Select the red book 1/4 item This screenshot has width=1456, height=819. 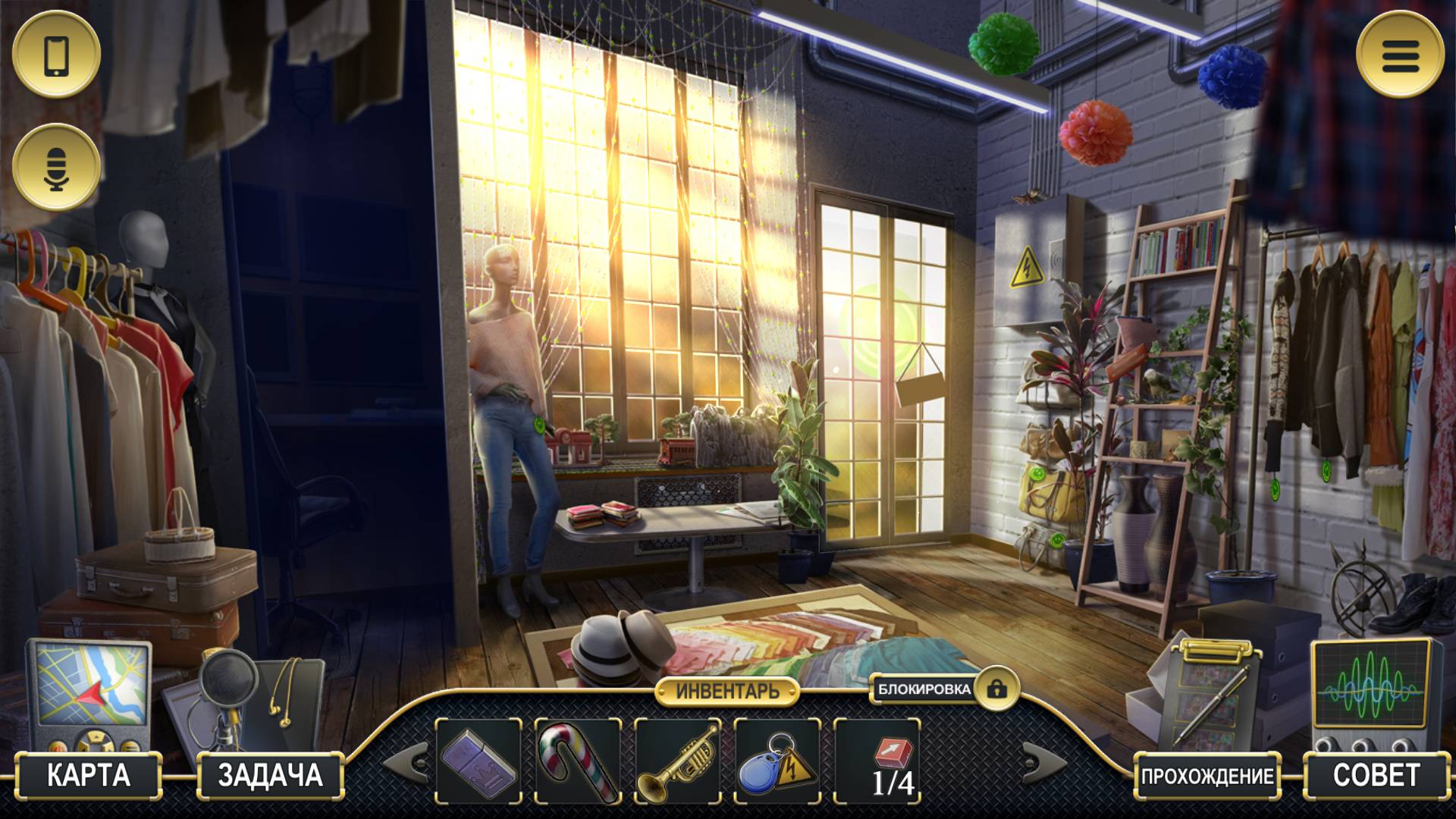(x=877, y=761)
